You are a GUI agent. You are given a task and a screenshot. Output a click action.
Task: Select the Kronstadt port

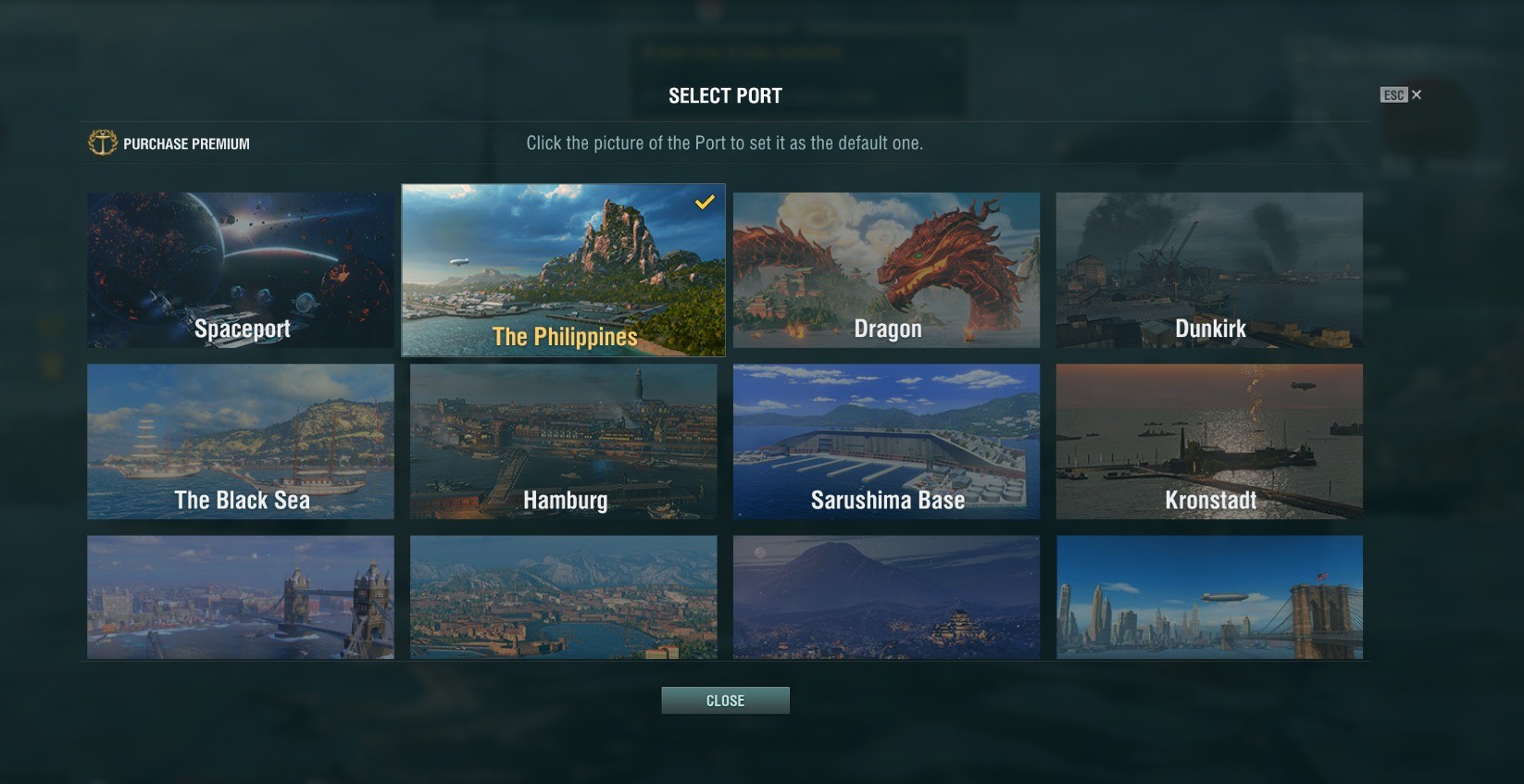point(1209,441)
